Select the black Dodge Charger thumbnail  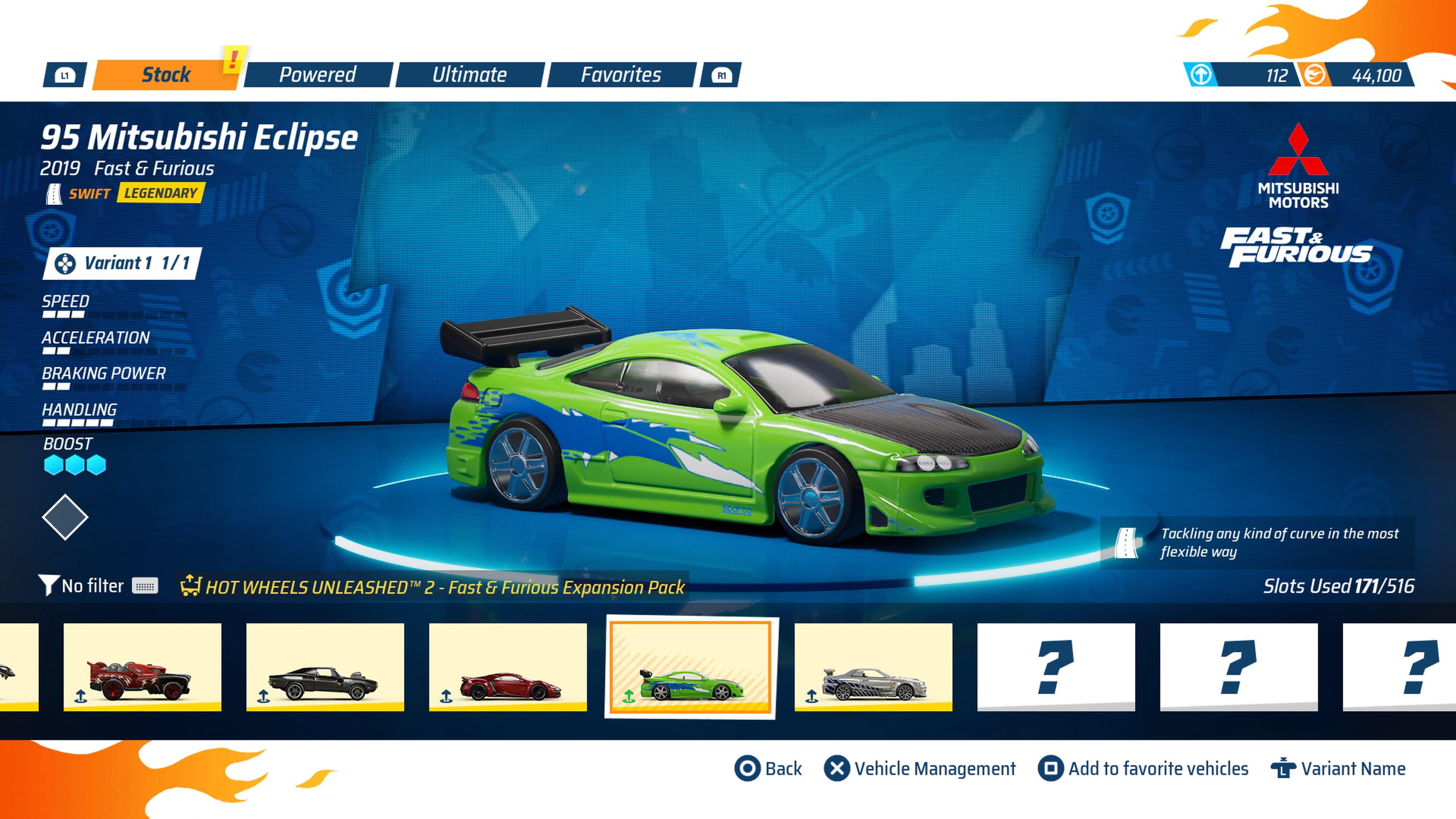(325, 667)
